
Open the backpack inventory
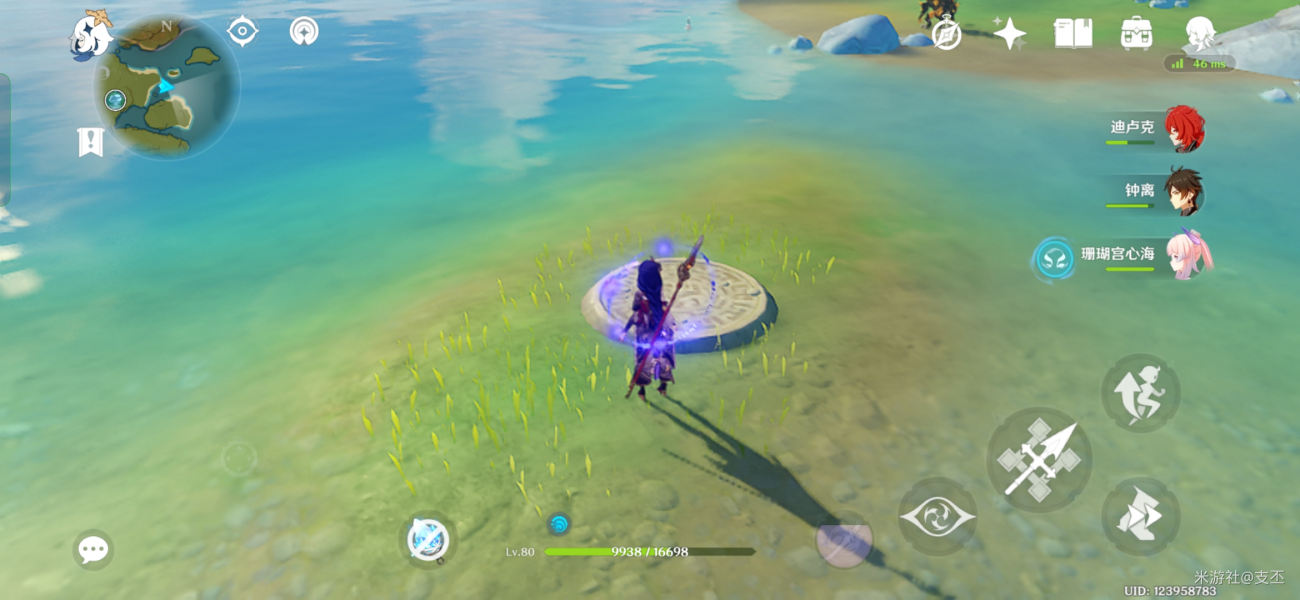coord(1136,33)
